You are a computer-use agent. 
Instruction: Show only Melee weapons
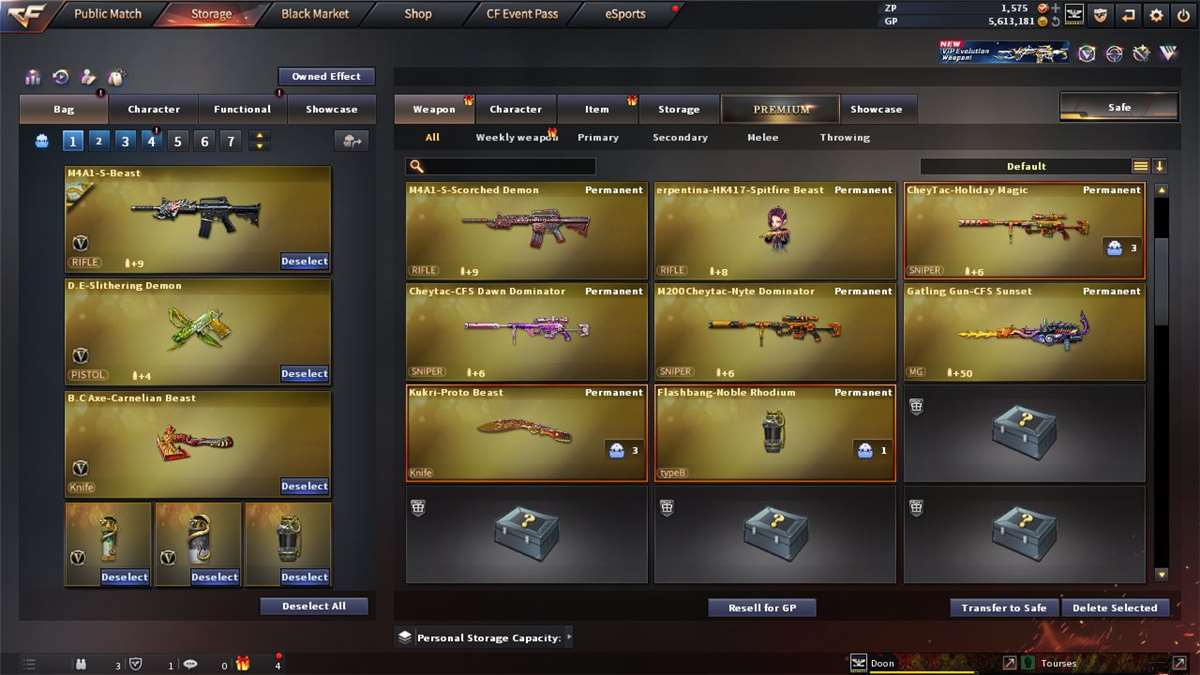[x=763, y=137]
